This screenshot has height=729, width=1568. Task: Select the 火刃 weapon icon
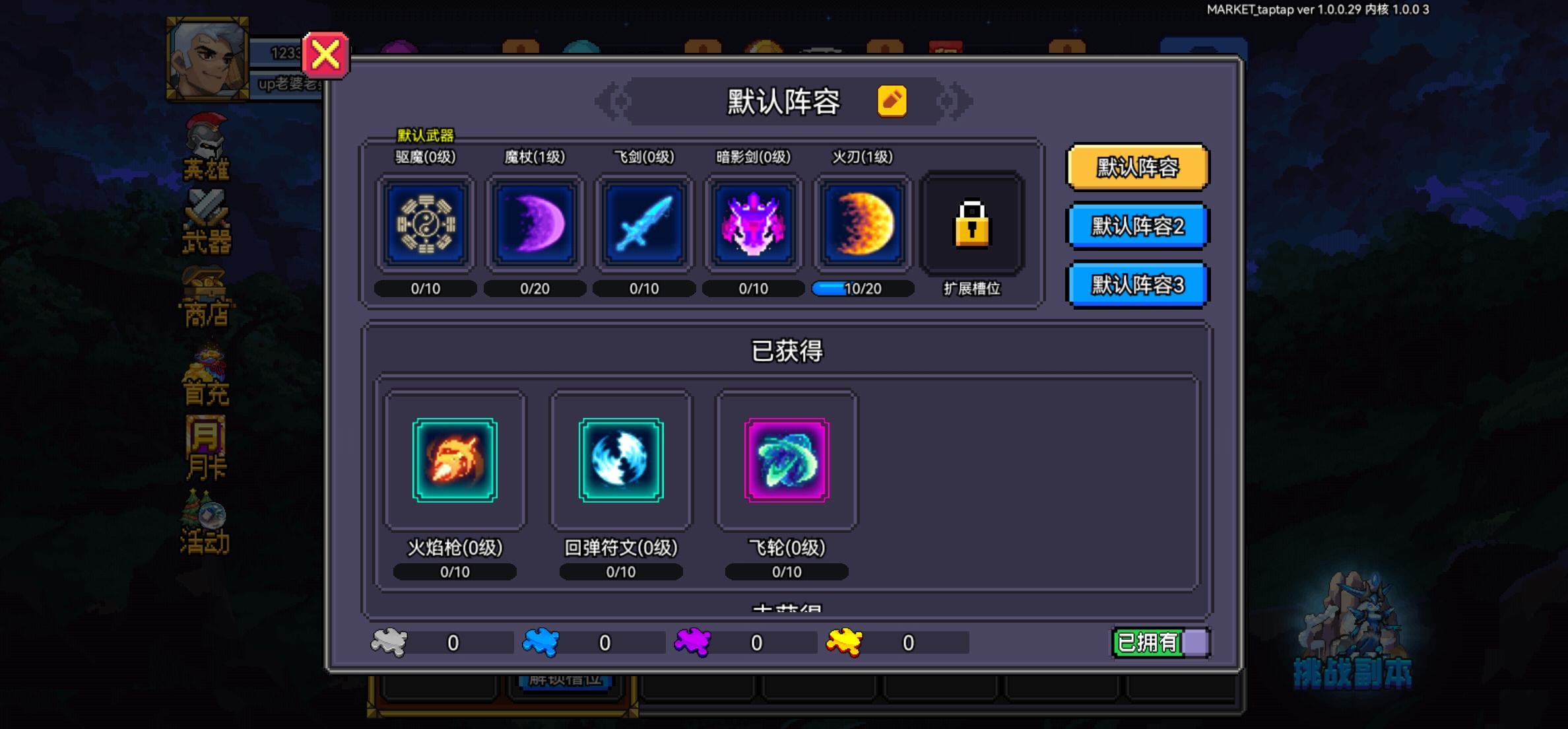point(862,225)
